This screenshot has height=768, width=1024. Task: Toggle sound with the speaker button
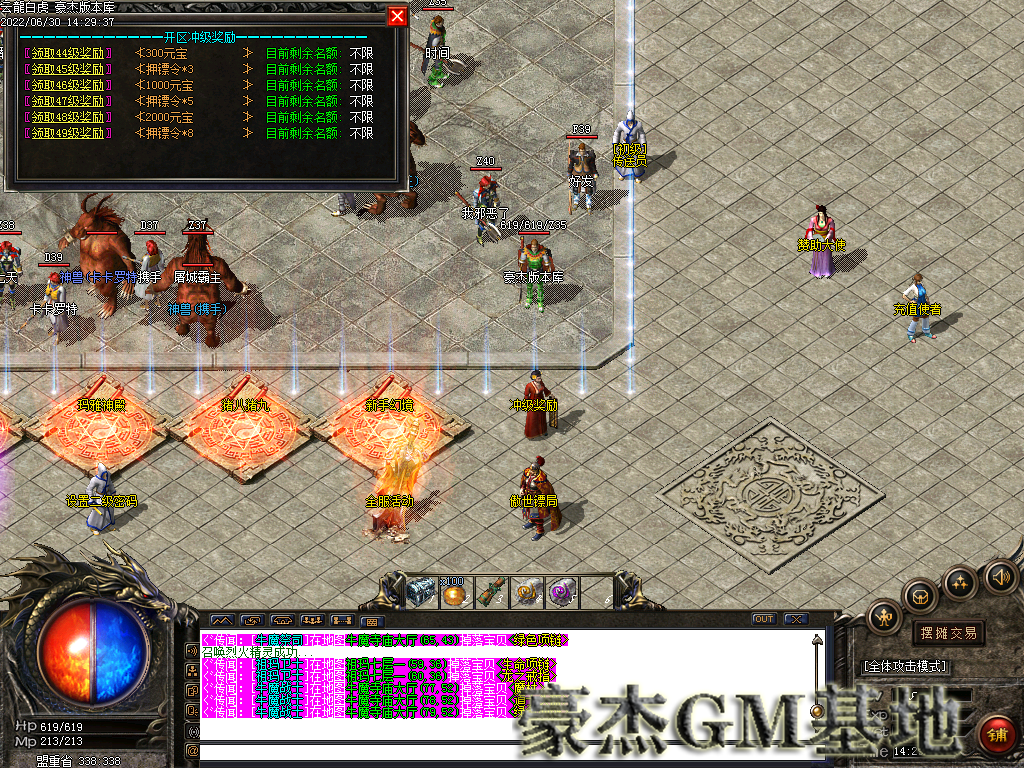tap(1000, 576)
